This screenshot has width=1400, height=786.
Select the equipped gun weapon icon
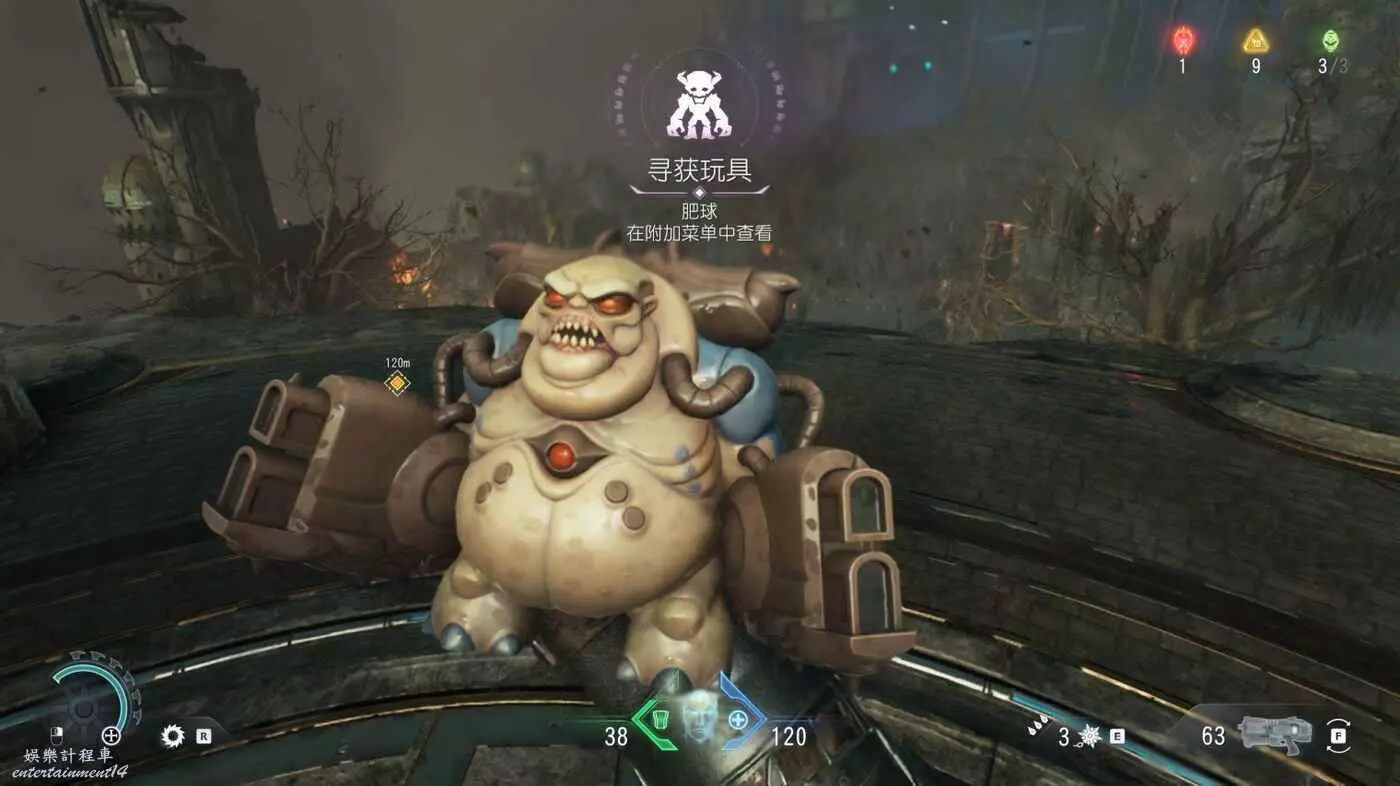1275,735
